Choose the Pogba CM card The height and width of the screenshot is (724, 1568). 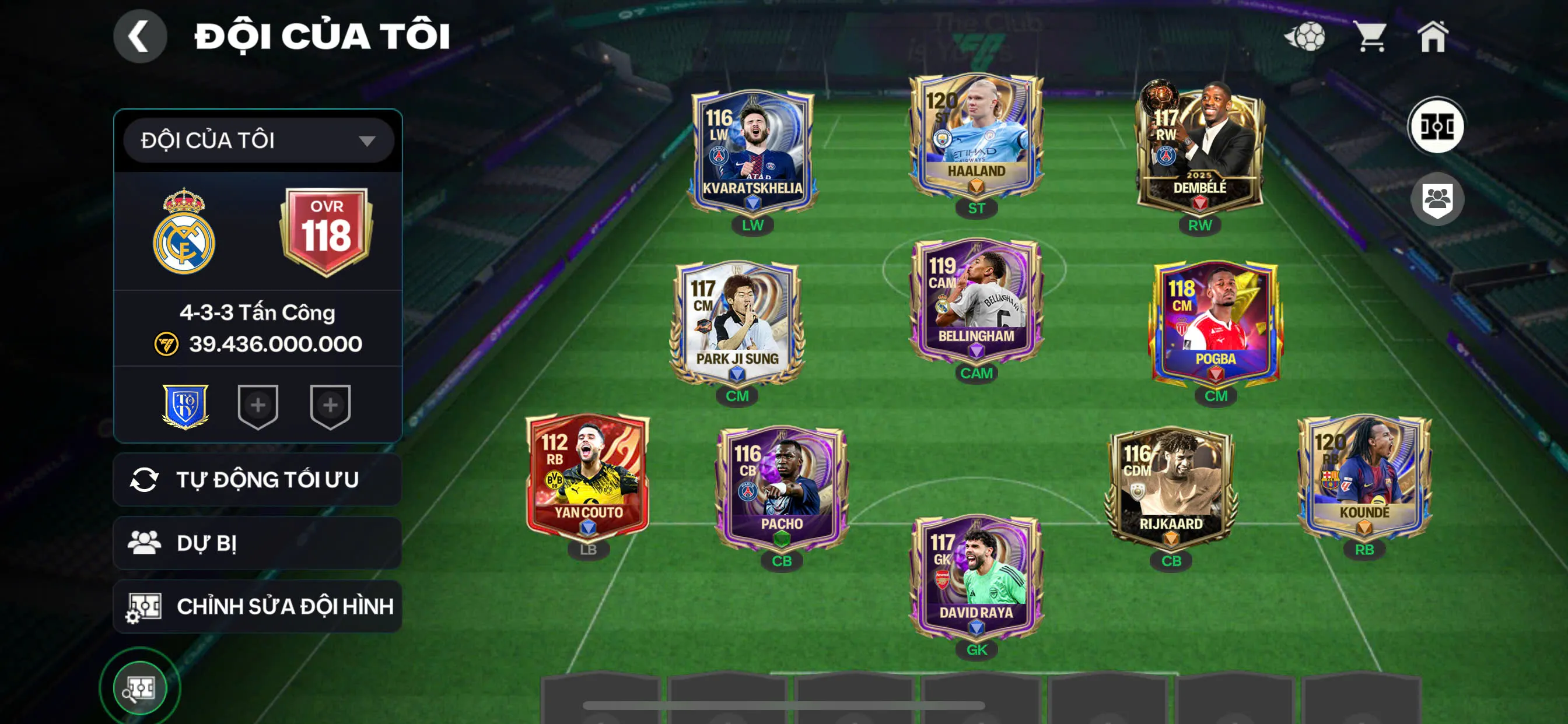coord(1215,322)
